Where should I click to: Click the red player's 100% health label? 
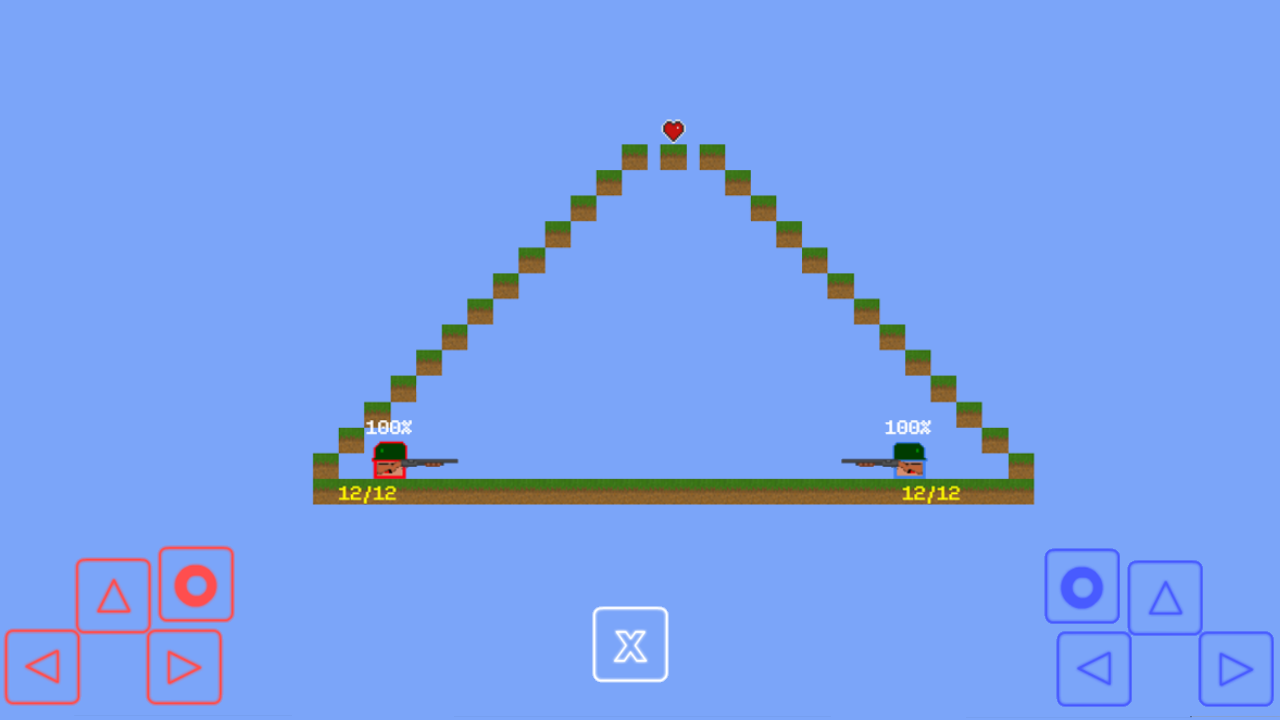[391, 426]
